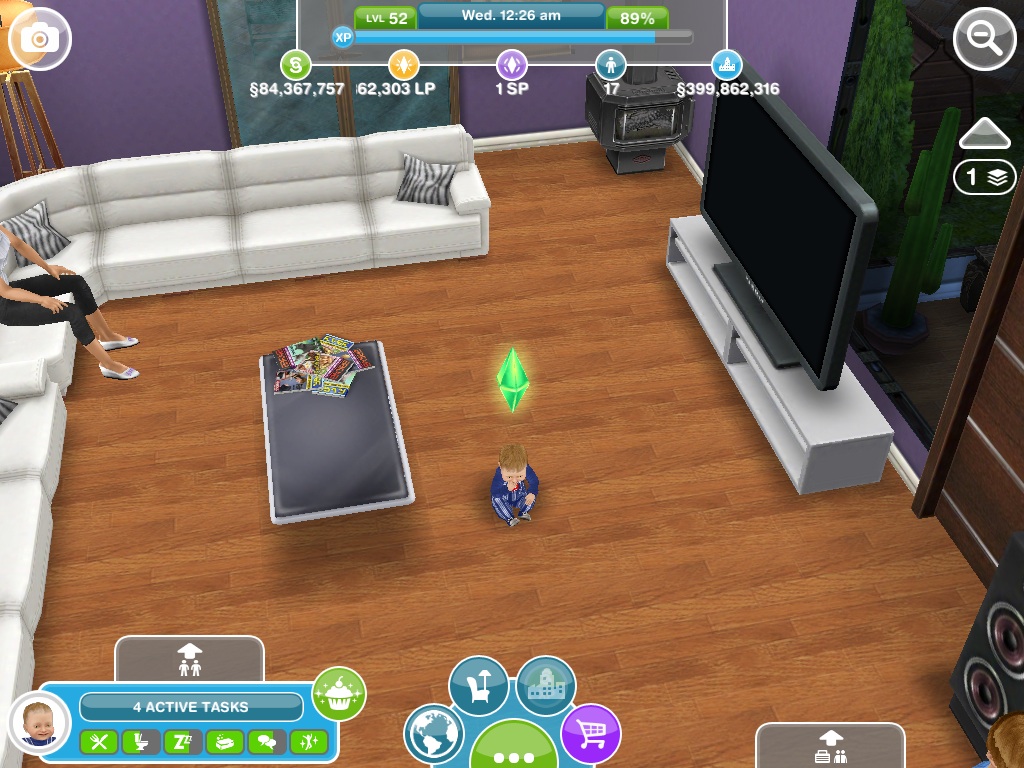
Task: Tap the Simoleons currency icon
Action: 295,66
